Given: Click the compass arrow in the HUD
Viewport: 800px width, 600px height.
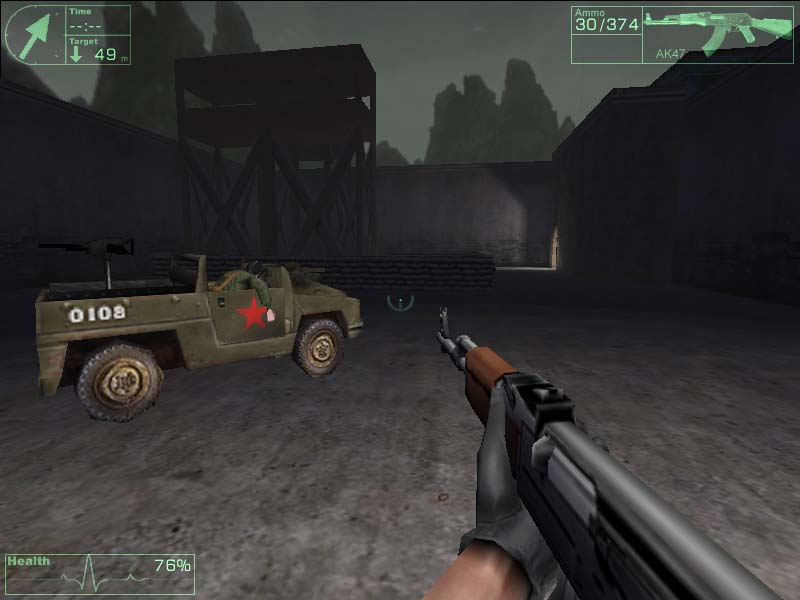Looking at the screenshot, I should 35,32.
